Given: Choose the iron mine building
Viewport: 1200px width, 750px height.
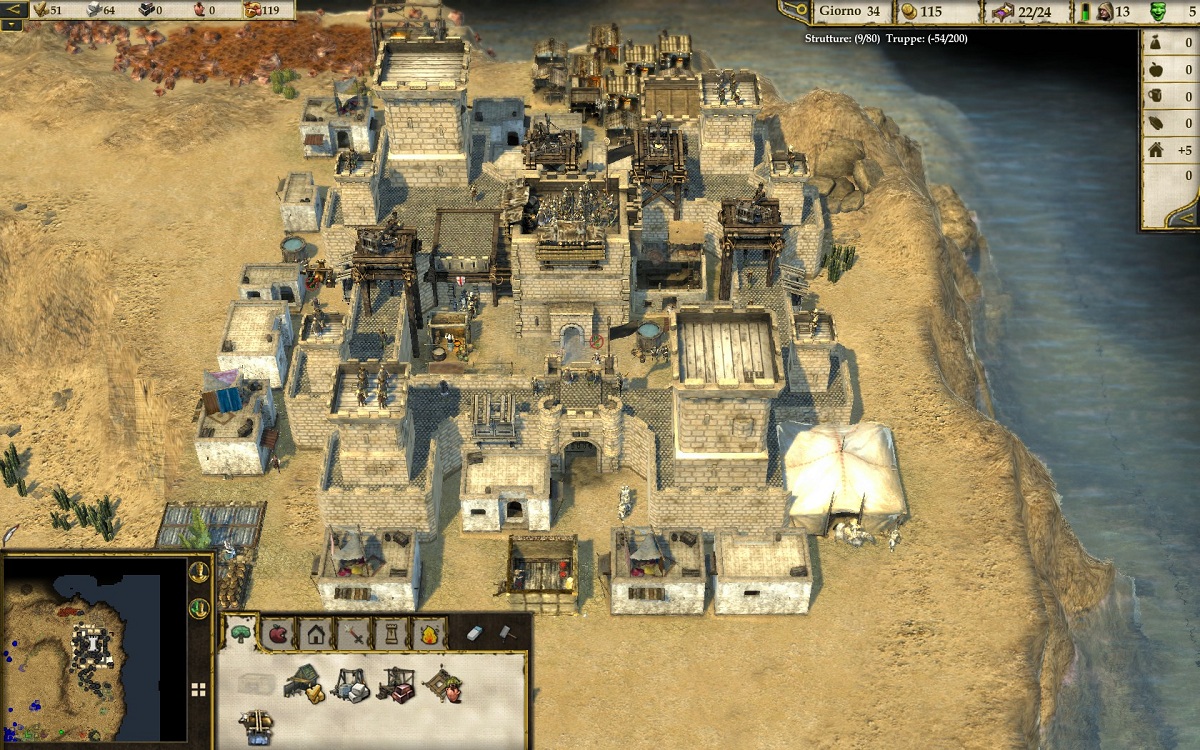Looking at the screenshot, I should point(397,684).
